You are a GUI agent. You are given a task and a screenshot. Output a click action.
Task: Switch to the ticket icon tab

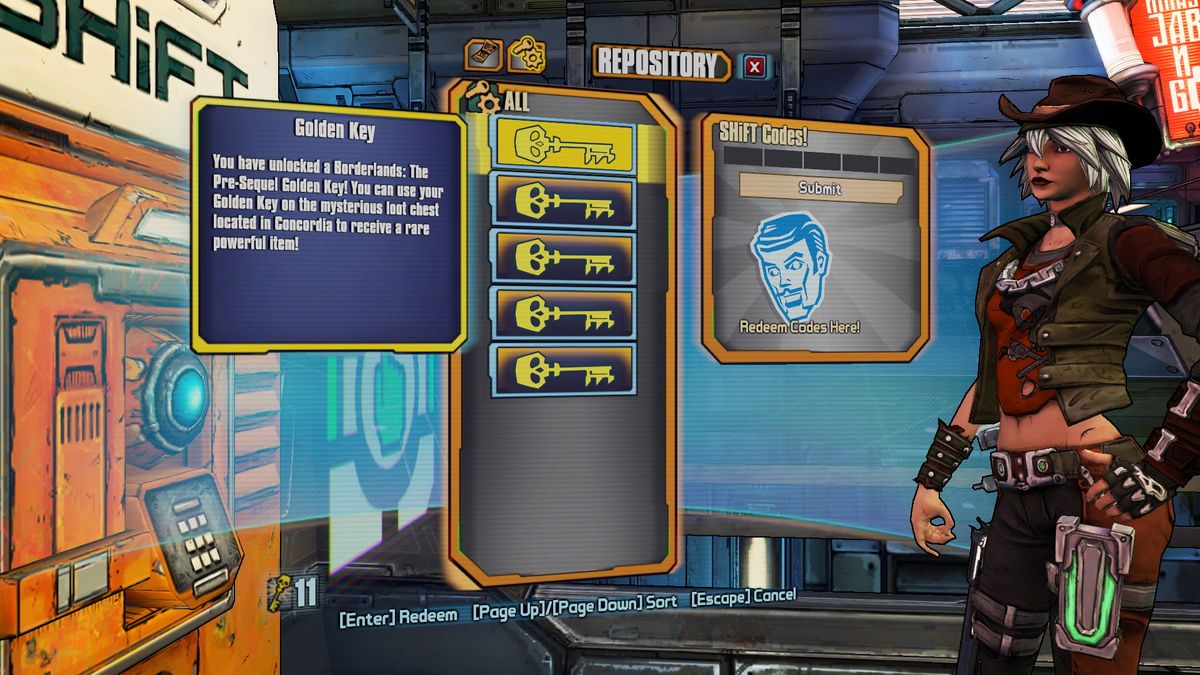point(485,56)
